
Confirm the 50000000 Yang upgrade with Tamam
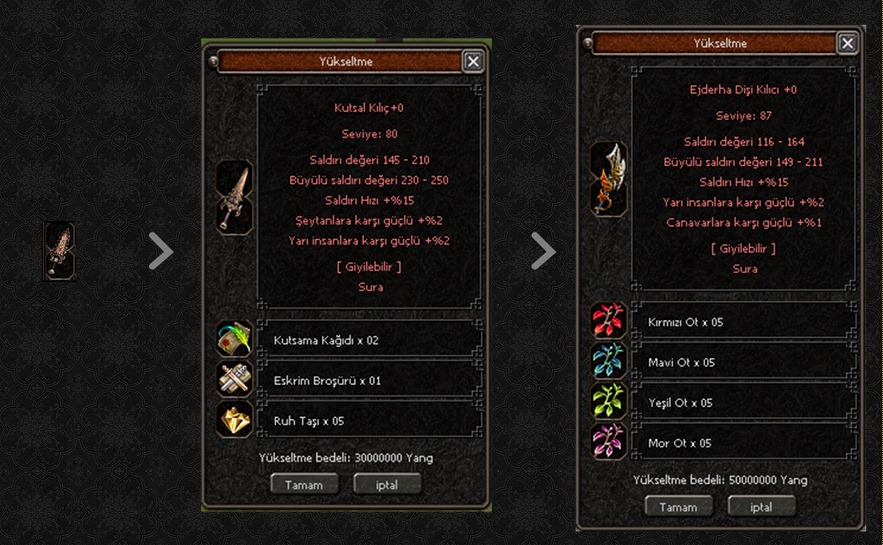coord(678,506)
